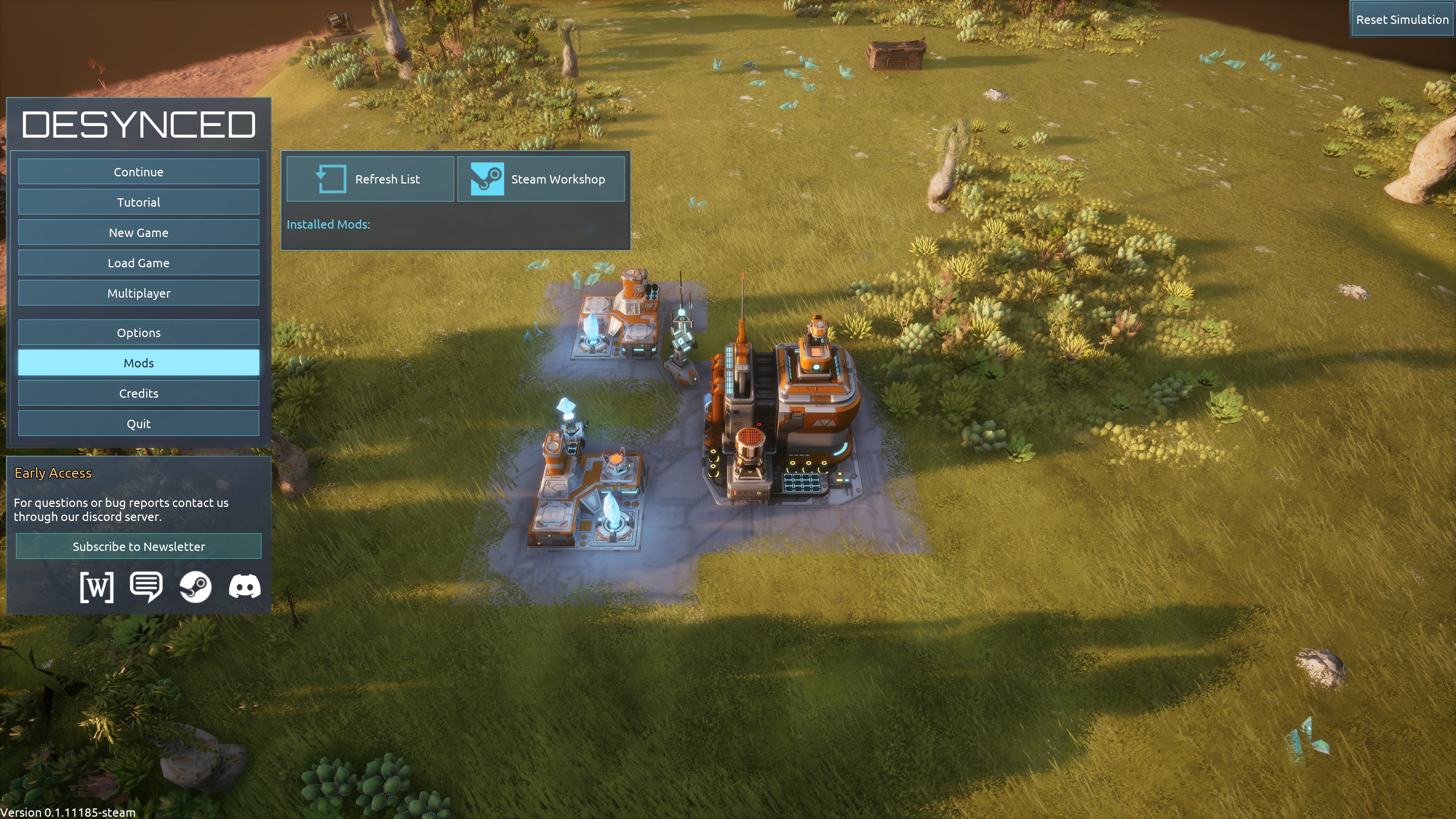The image size is (1456, 819).
Task: Join the Discord server via icon
Action: [245, 587]
